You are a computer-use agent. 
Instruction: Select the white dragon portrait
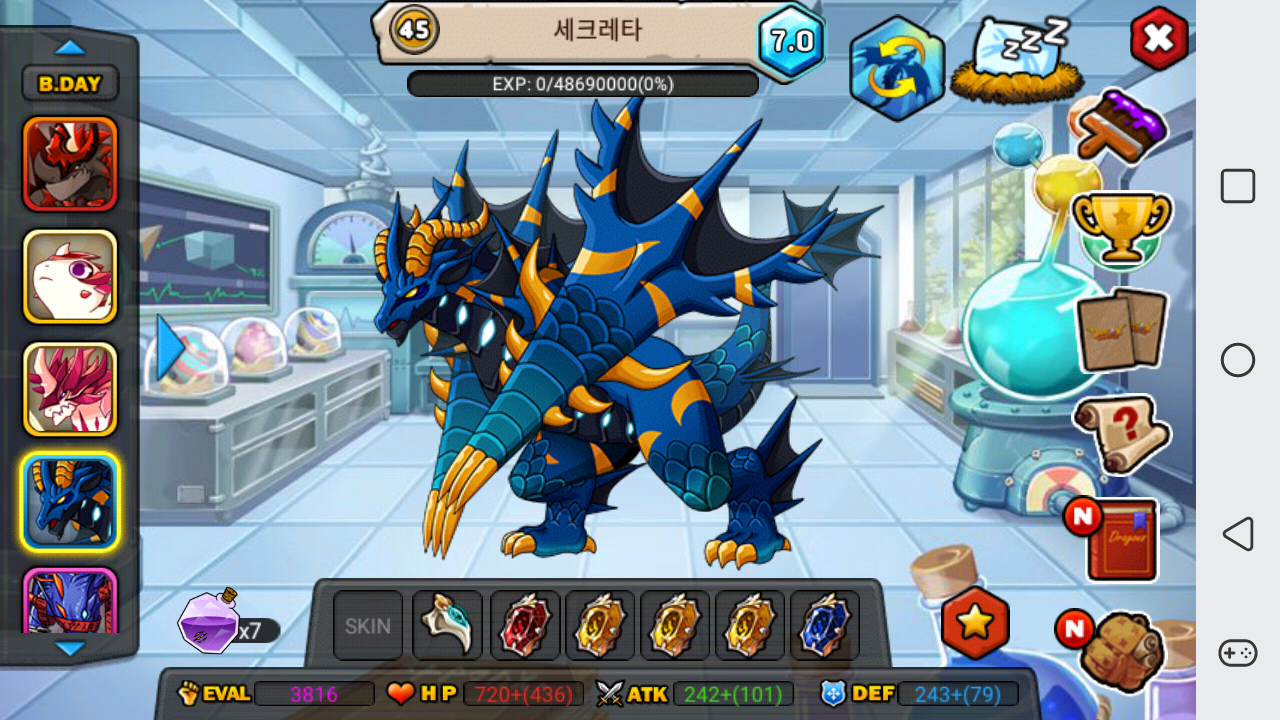pos(70,277)
